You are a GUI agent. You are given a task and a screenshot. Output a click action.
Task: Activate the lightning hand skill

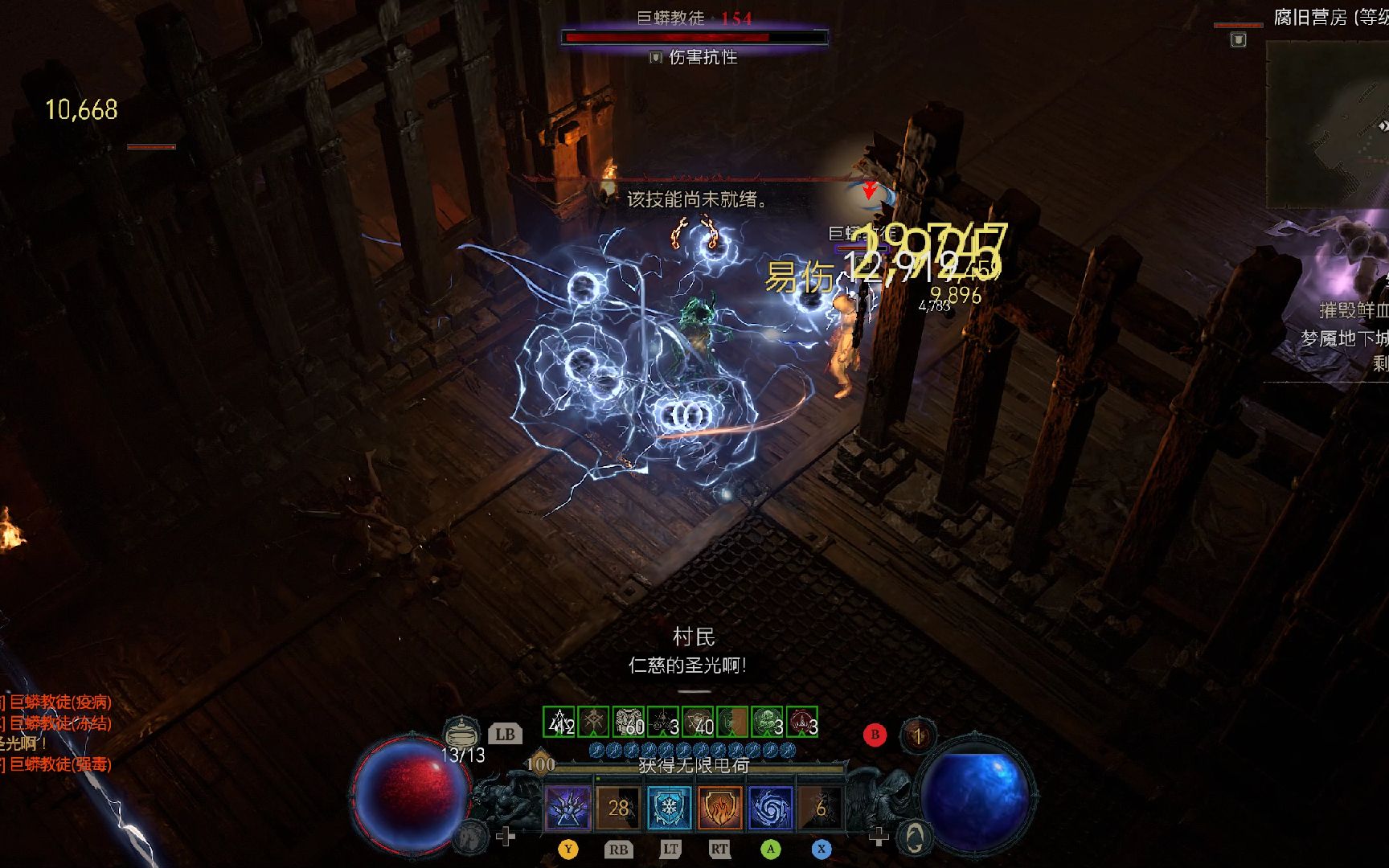click(568, 807)
